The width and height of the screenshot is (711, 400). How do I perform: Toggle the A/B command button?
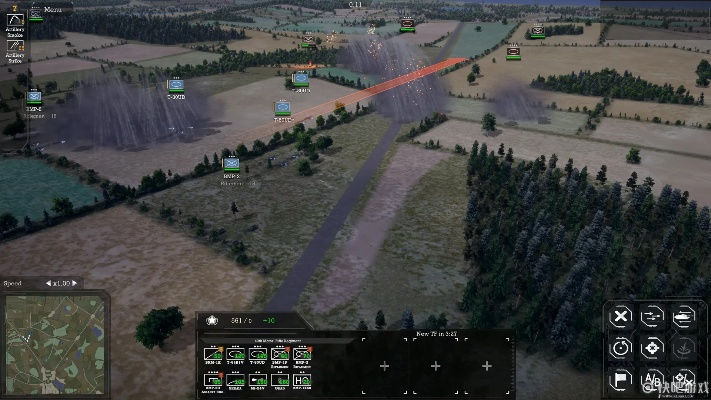point(653,380)
